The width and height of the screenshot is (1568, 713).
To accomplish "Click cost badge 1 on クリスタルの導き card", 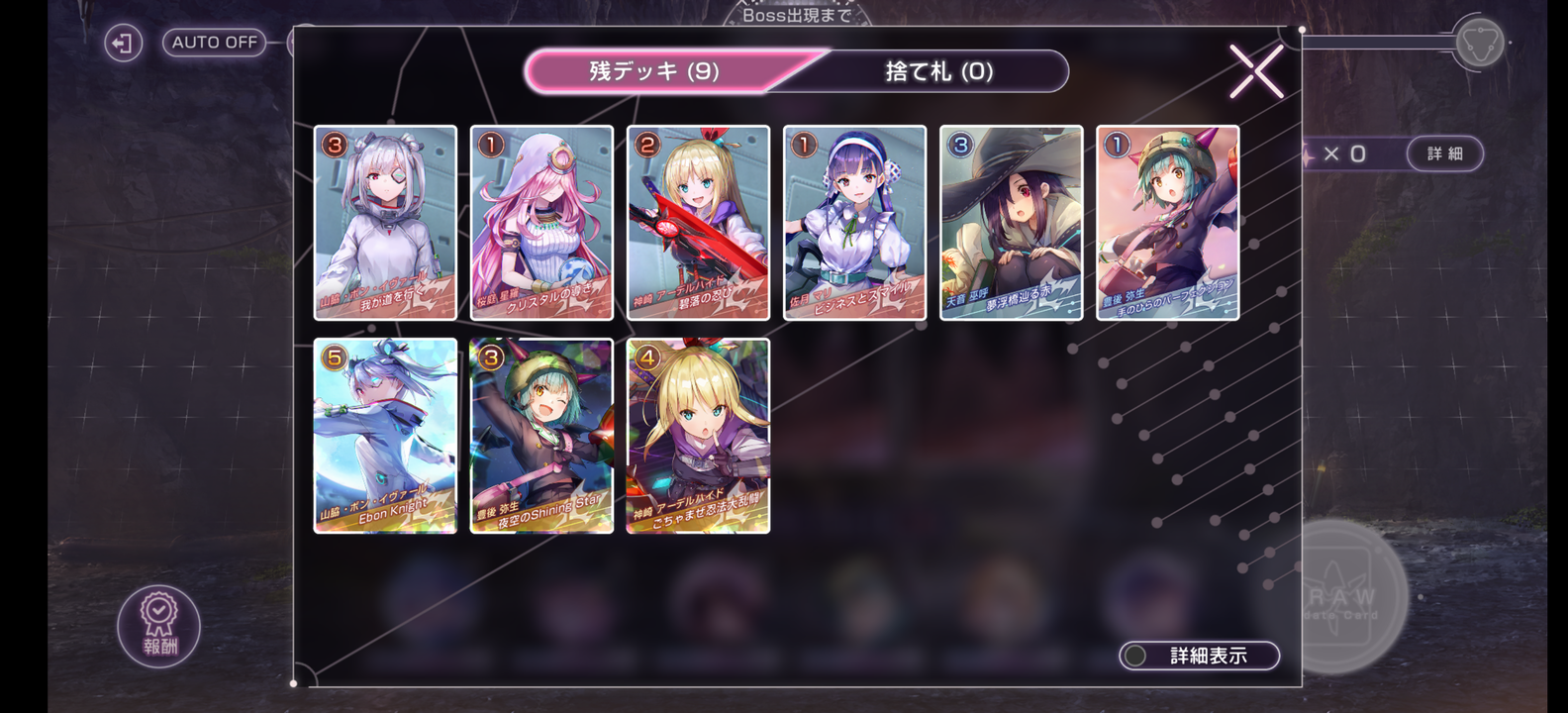I will point(488,145).
